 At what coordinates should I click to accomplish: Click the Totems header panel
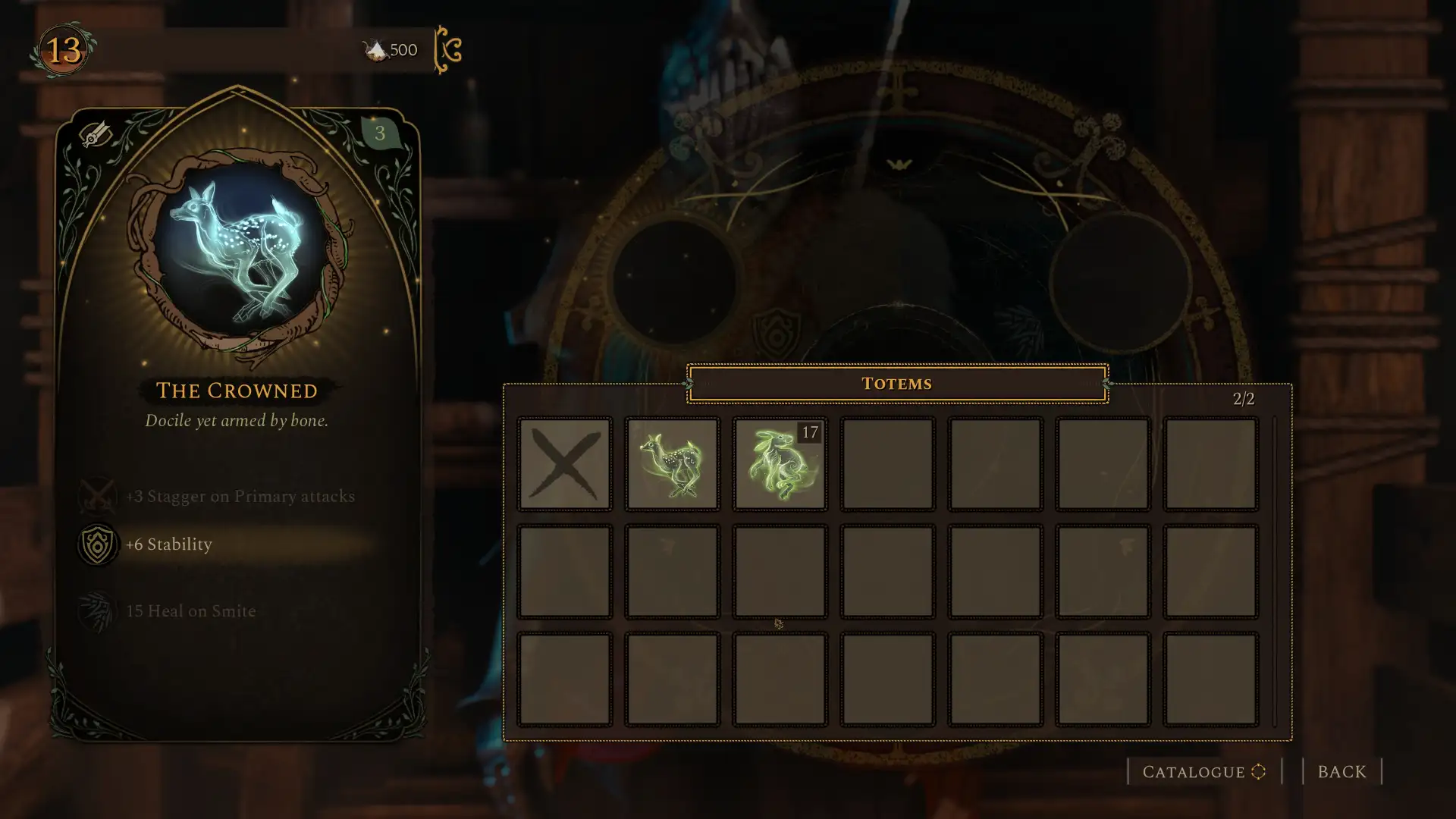click(897, 384)
